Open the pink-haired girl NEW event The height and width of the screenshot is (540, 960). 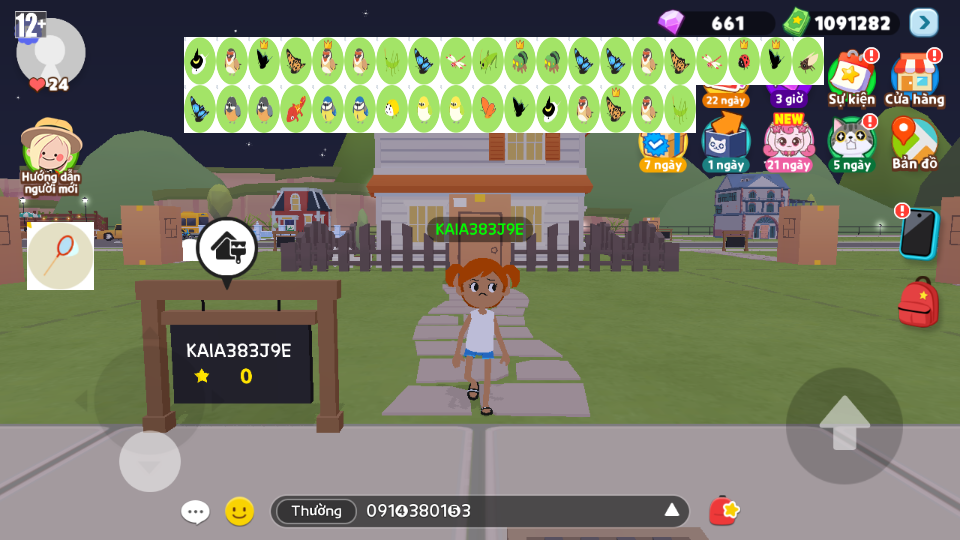[x=788, y=142]
